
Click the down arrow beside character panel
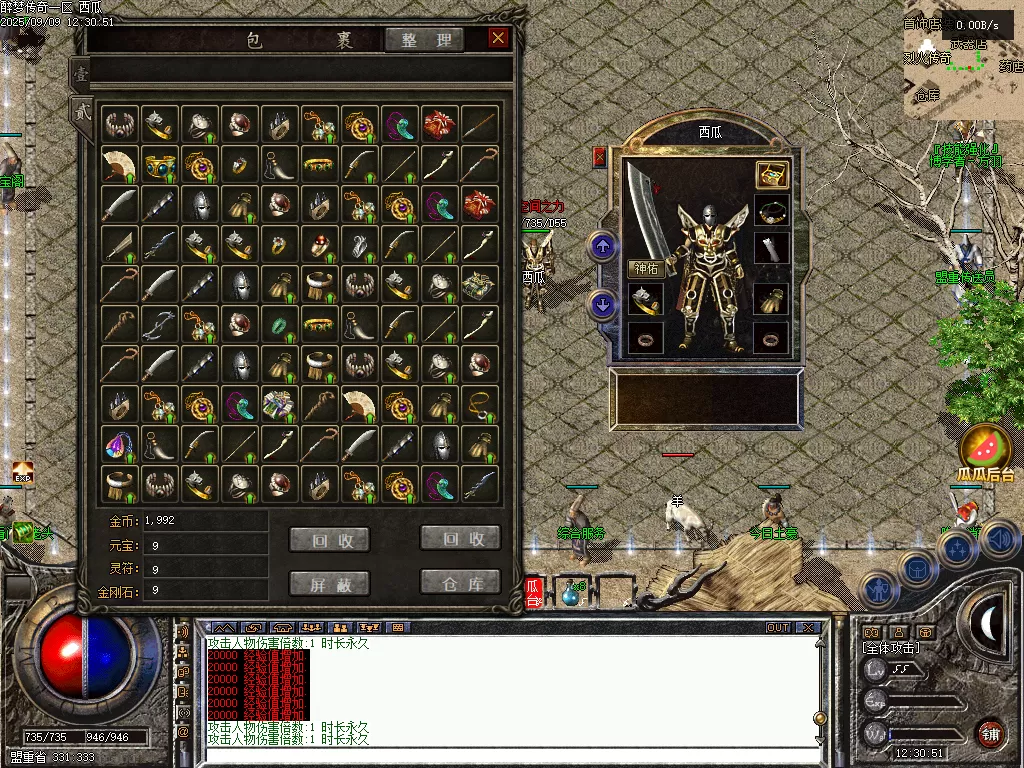tap(602, 304)
